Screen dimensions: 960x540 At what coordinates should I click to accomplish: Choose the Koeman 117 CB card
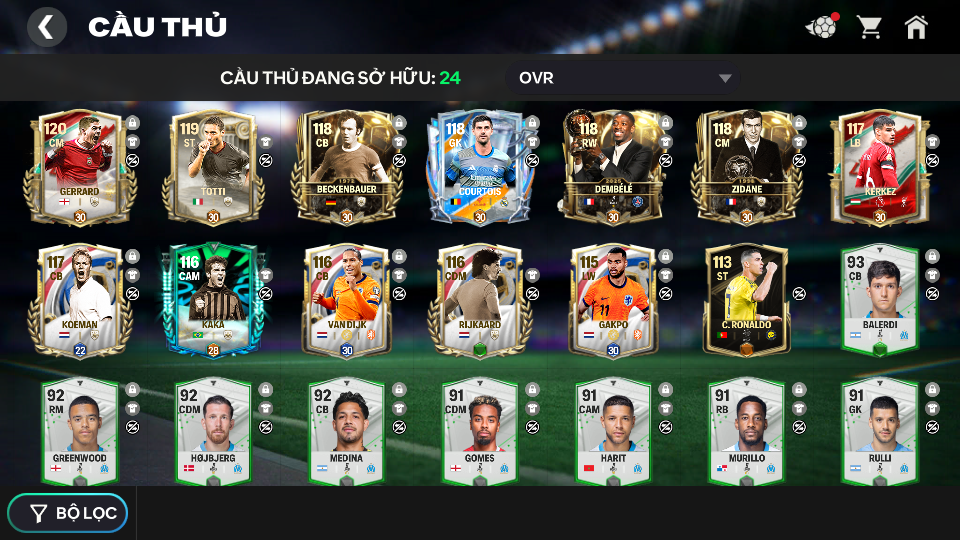tap(80, 300)
